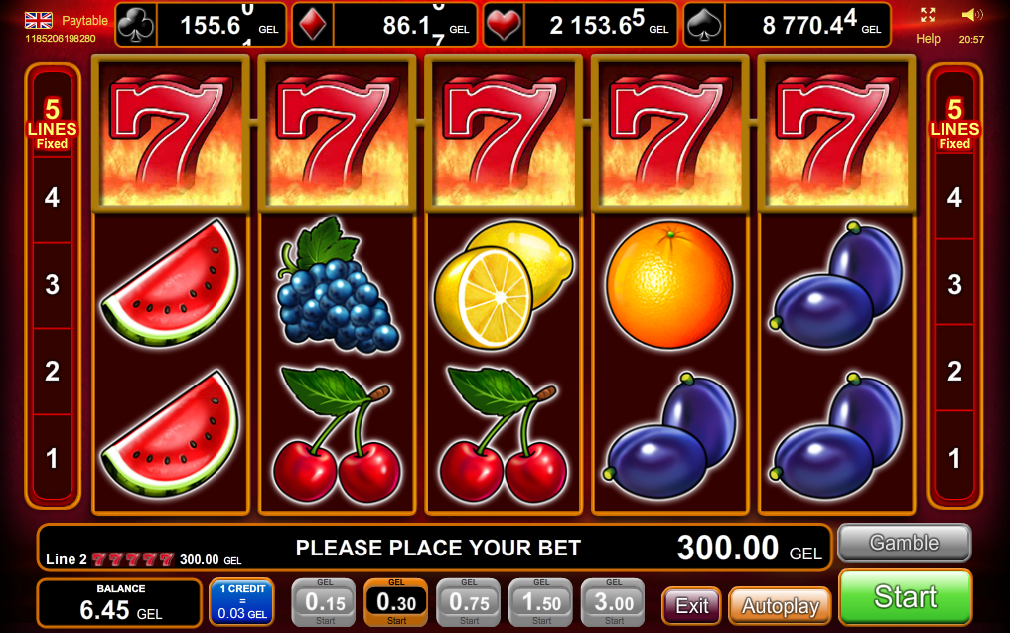Place a 0.15 GEL bet
1010x633 pixels.
(324, 602)
